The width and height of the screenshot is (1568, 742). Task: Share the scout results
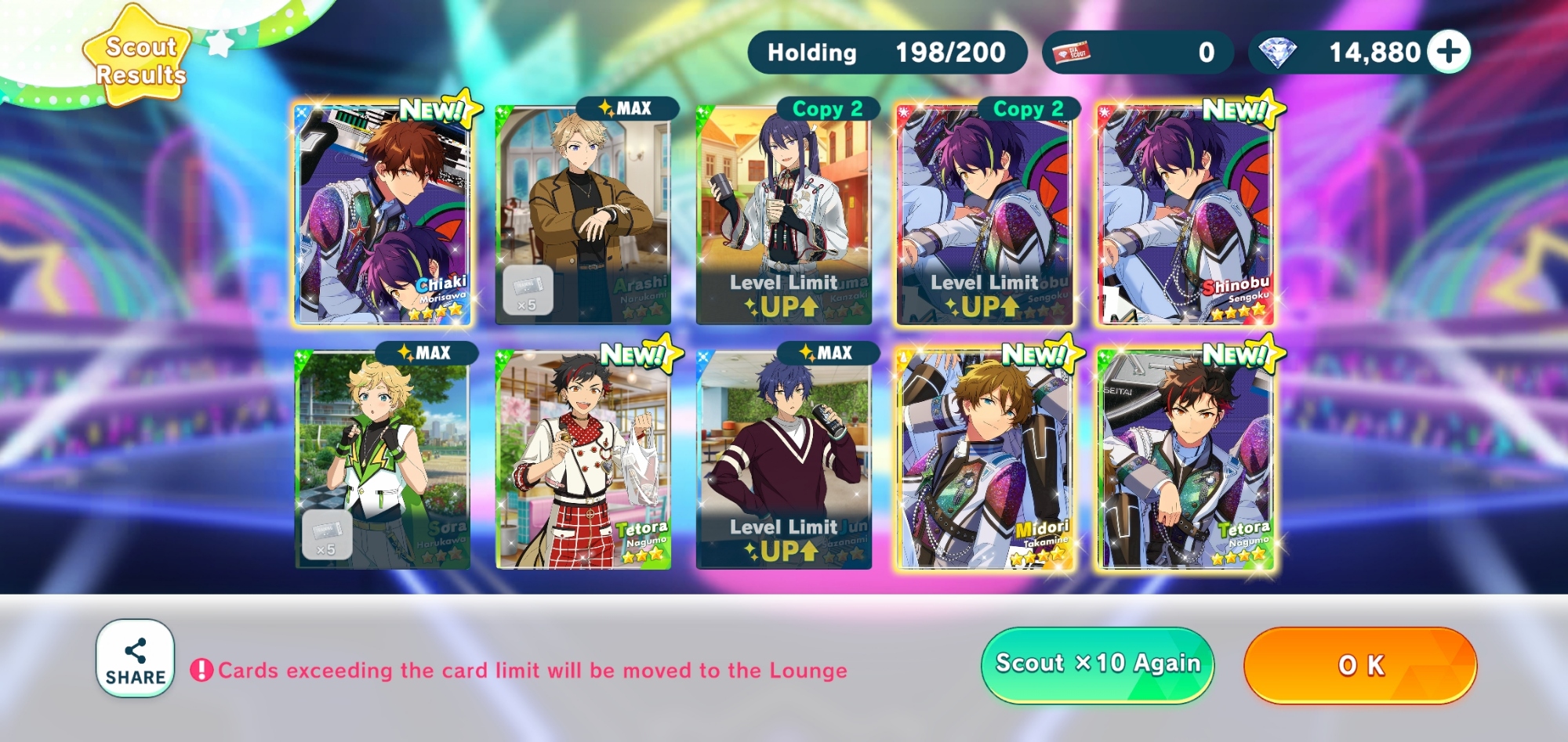click(x=135, y=659)
